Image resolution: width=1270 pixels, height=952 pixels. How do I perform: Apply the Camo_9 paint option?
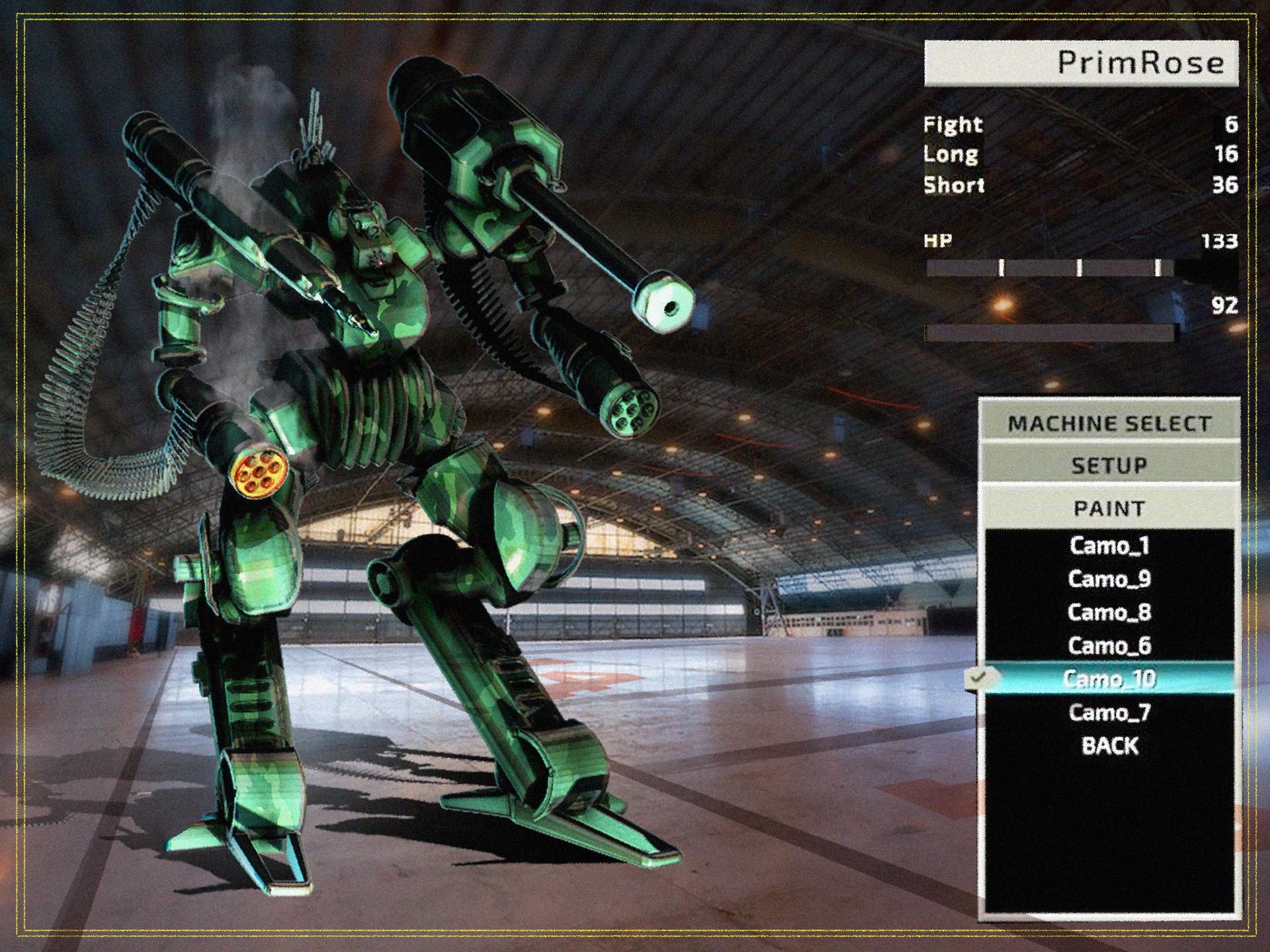[x=1109, y=579]
